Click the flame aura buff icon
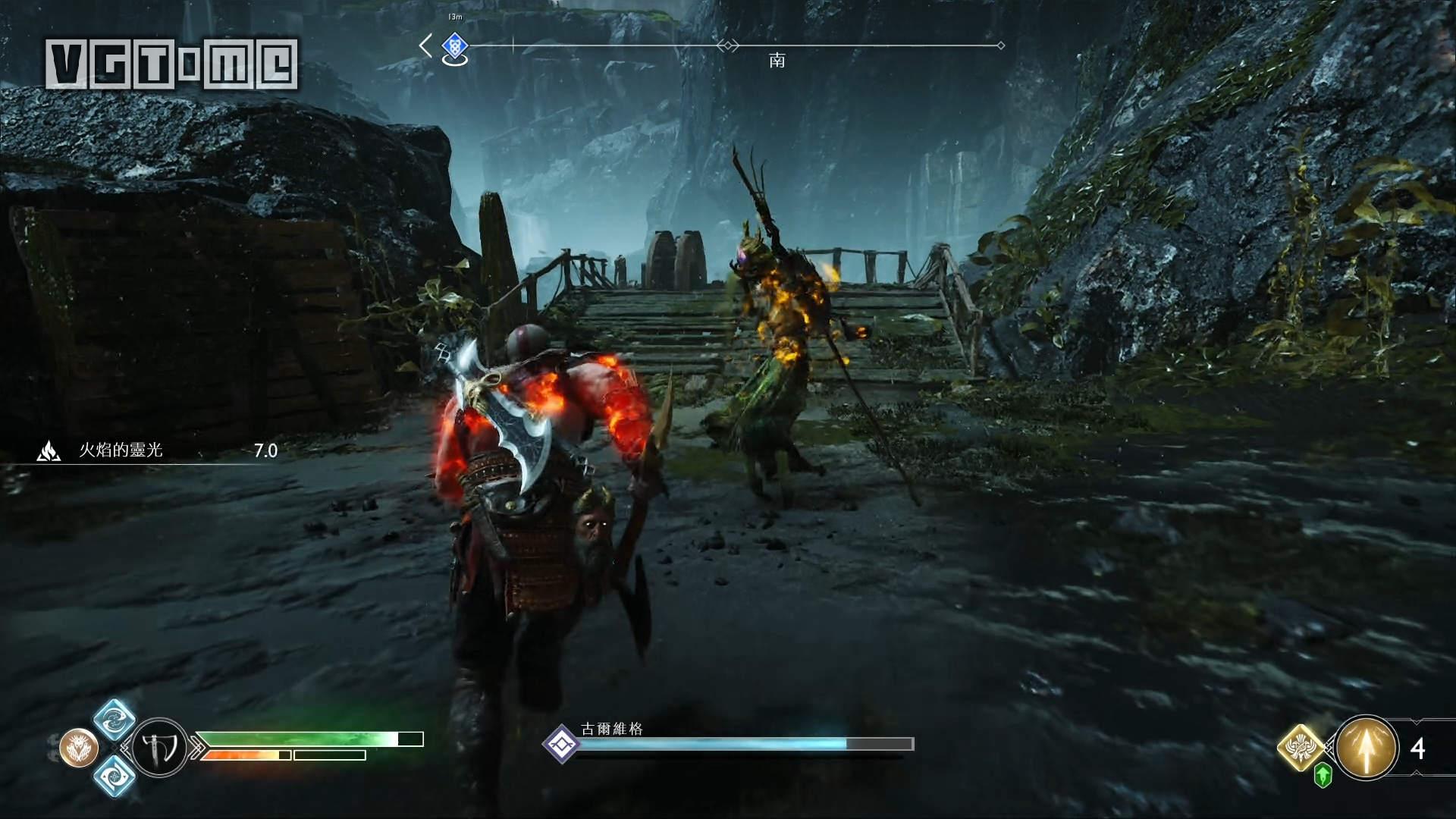 tap(49, 450)
